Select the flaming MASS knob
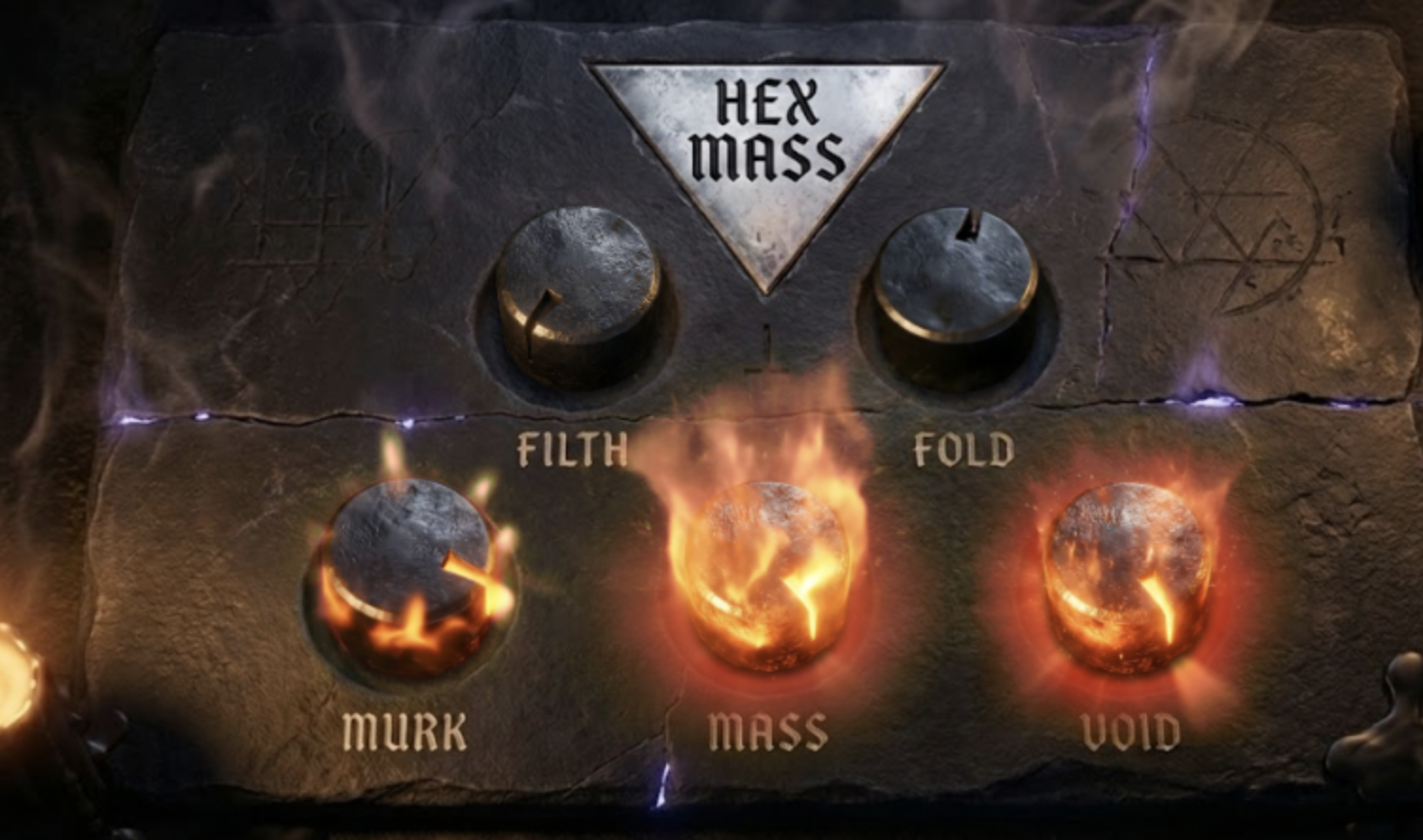 tap(771, 577)
